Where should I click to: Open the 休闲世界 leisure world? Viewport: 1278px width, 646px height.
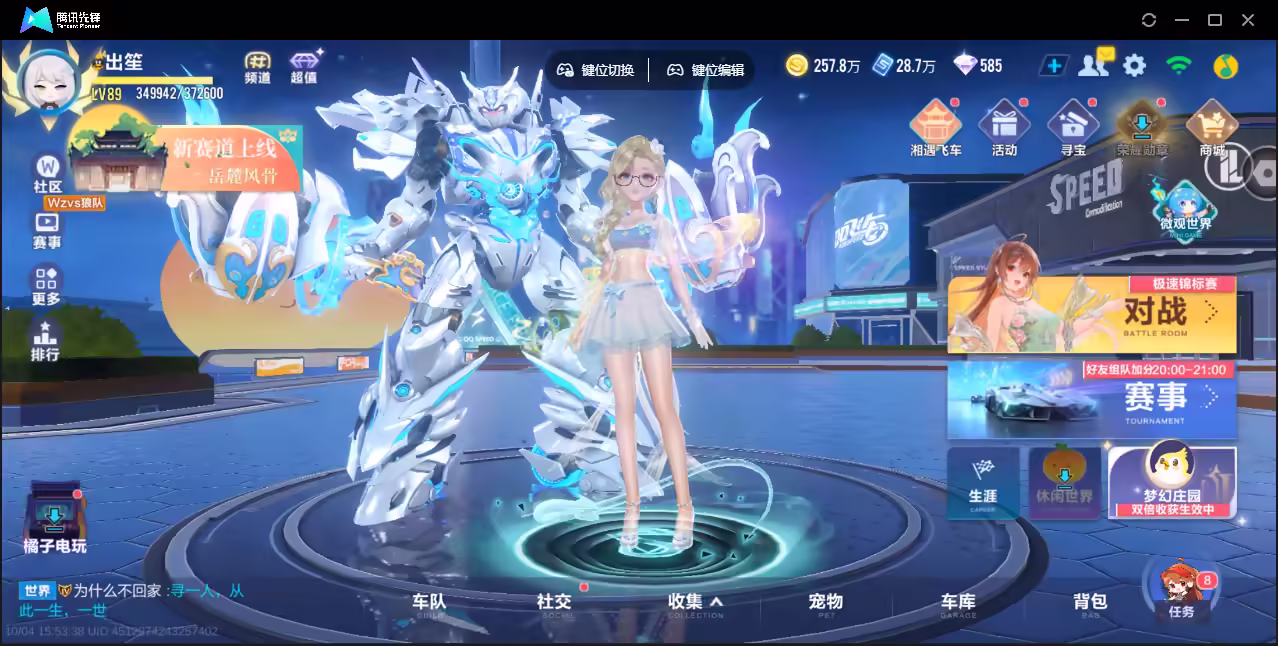[1064, 482]
